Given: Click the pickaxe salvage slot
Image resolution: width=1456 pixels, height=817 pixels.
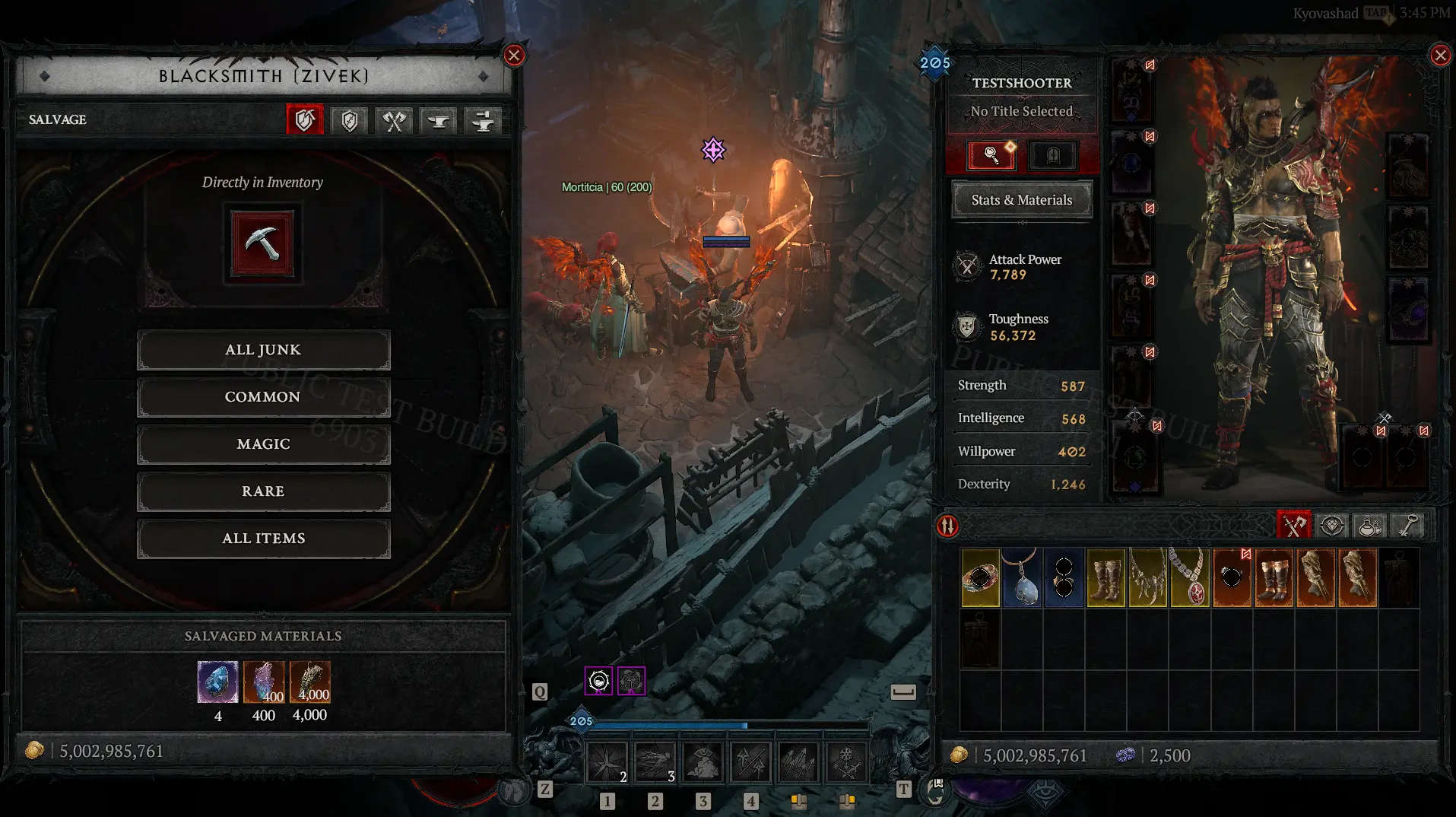Looking at the screenshot, I should (262, 245).
